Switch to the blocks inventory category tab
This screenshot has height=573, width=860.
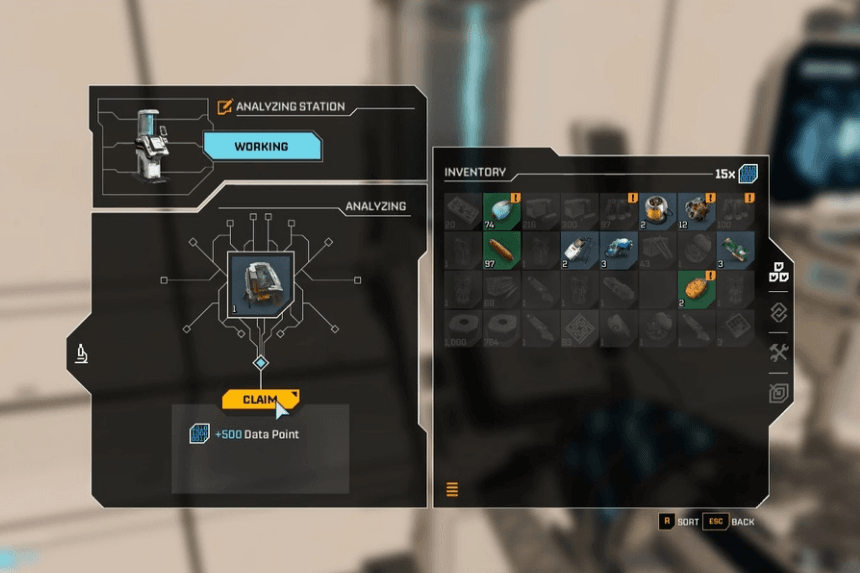pyautogui.click(x=778, y=271)
